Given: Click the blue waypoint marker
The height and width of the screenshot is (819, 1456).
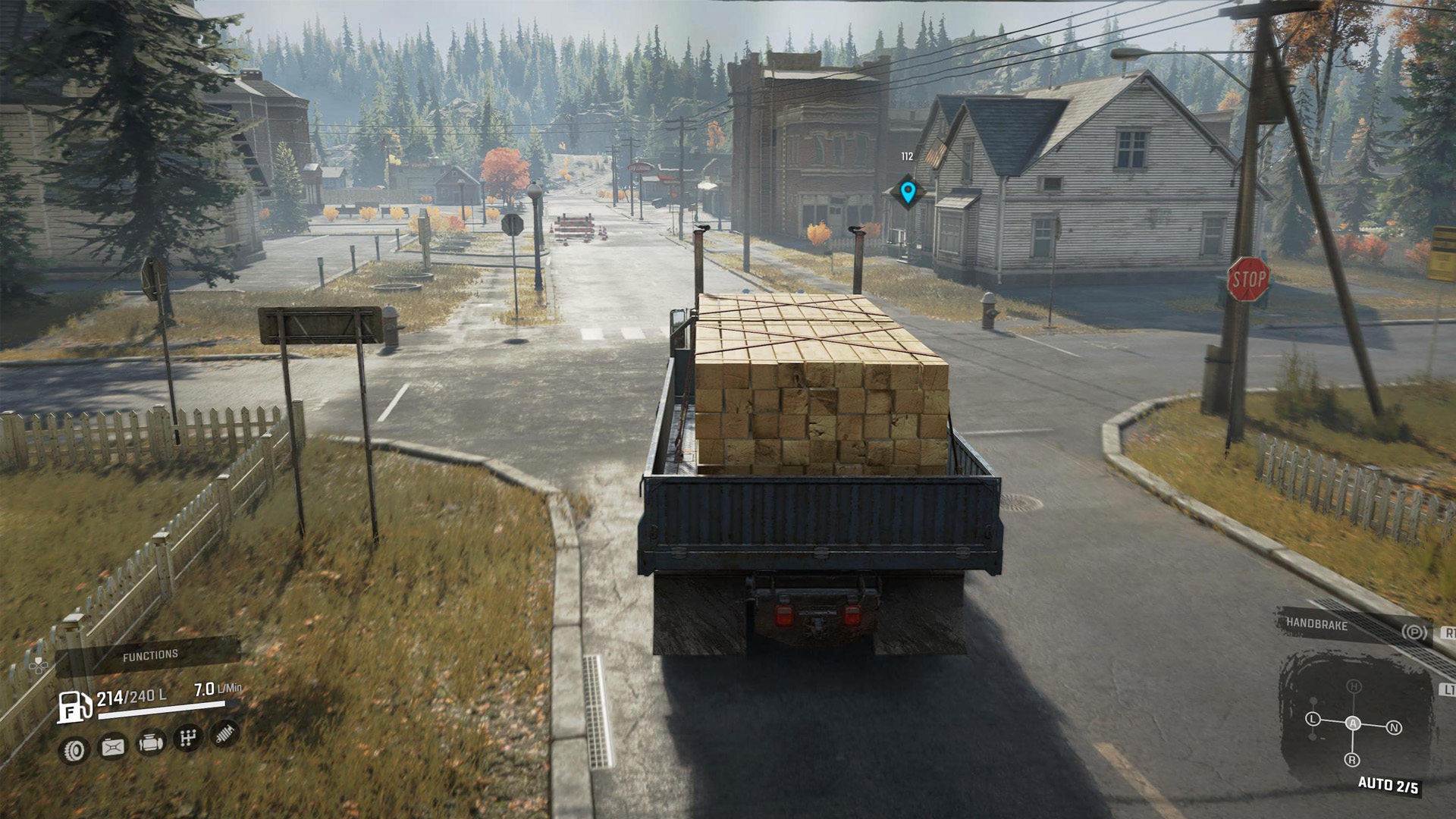Looking at the screenshot, I should click(908, 191).
